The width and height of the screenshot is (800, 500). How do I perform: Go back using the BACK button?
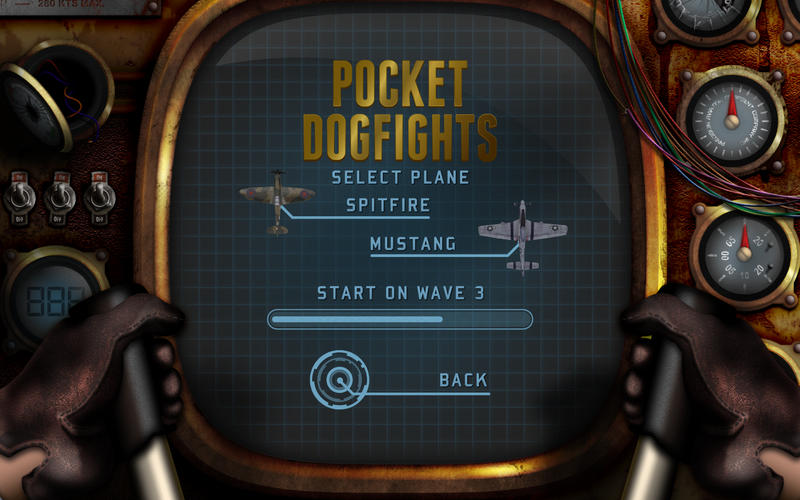[x=463, y=380]
